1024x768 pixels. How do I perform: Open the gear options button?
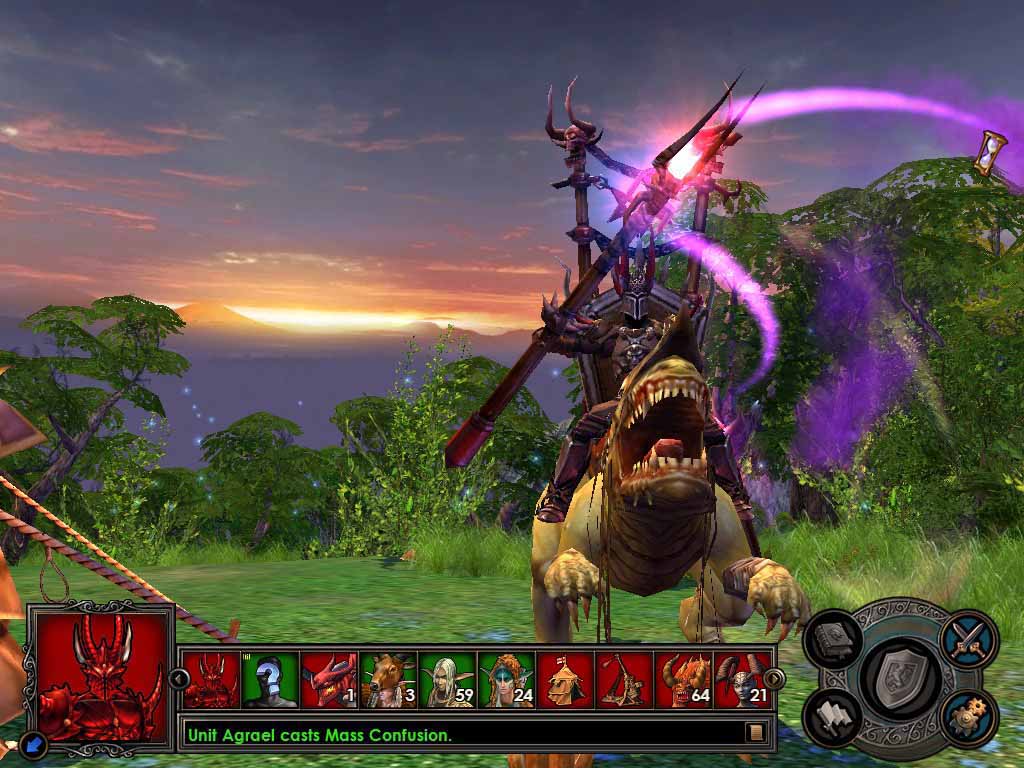[968, 717]
